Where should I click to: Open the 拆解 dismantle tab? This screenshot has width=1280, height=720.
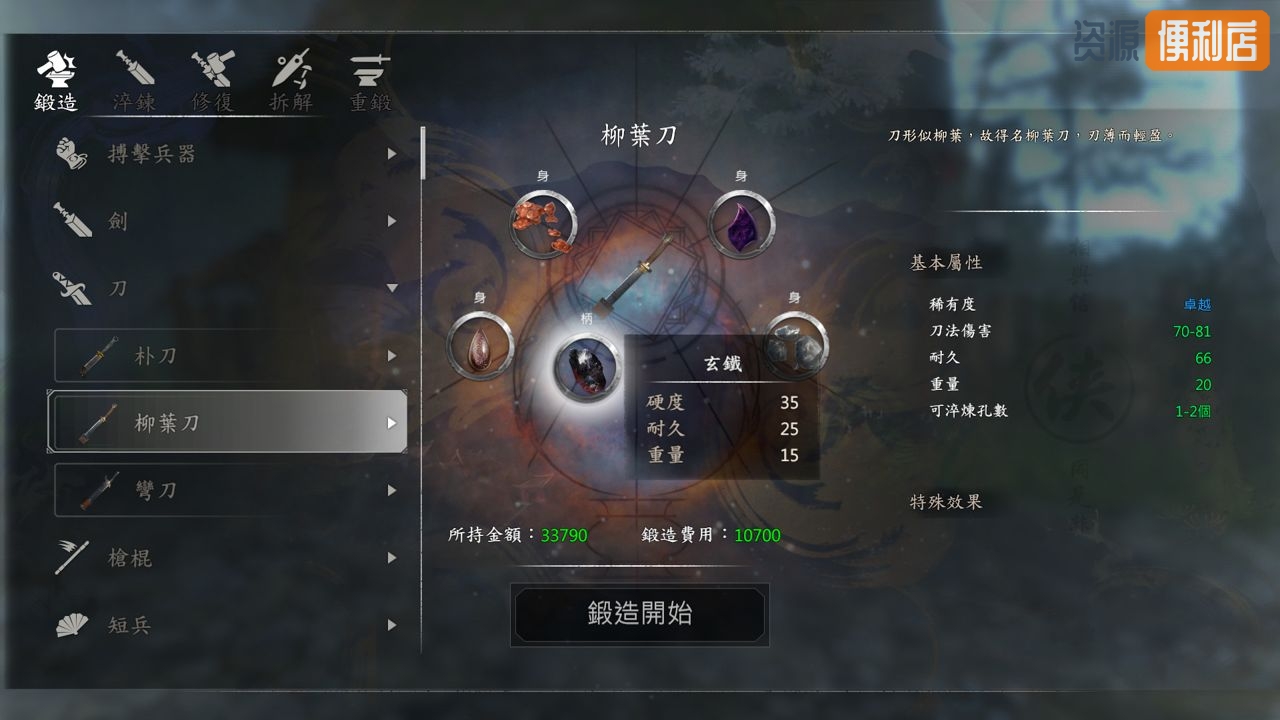click(291, 81)
